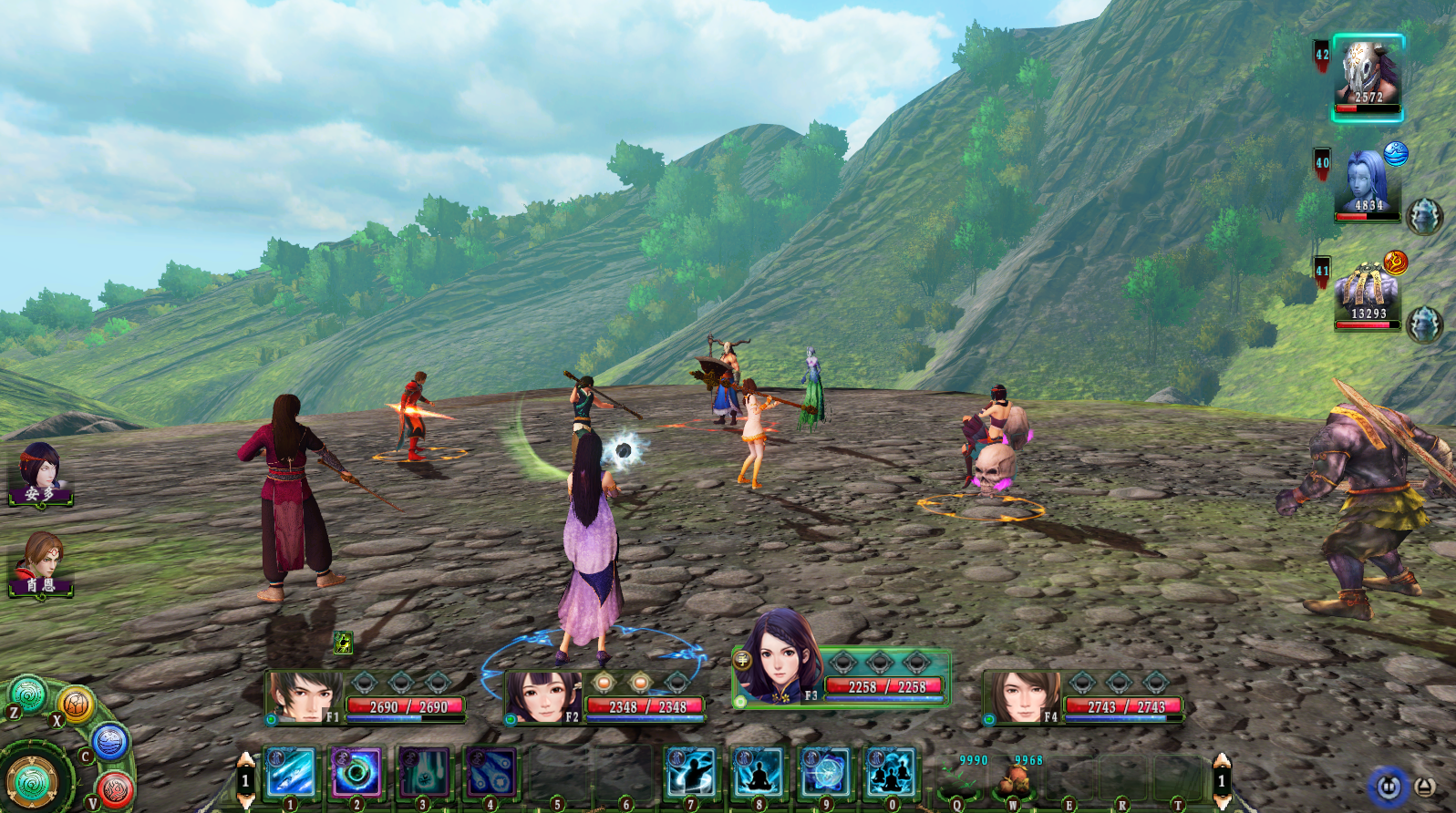Activate the ice shards skill in slot 1
Viewport: 1456px width, 813px height.
tap(291, 771)
